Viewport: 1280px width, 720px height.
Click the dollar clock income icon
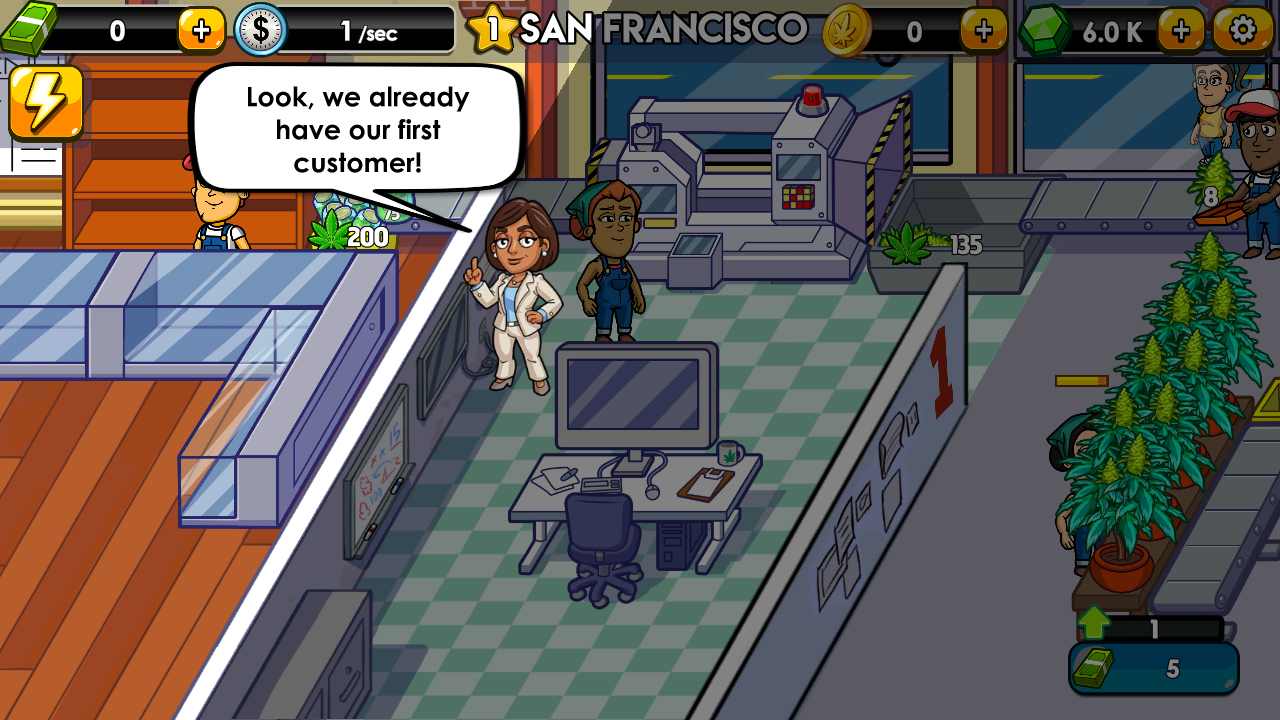tap(260, 30)
